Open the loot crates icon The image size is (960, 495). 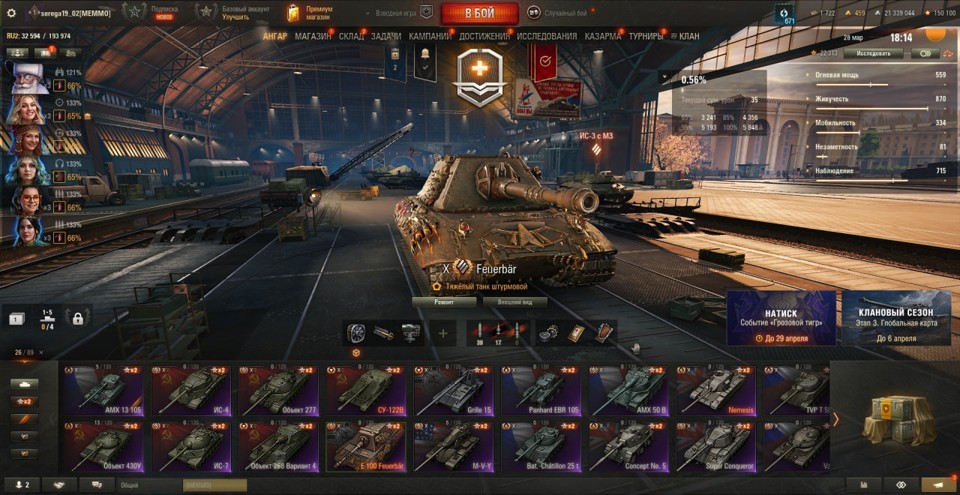coord(891,418)
